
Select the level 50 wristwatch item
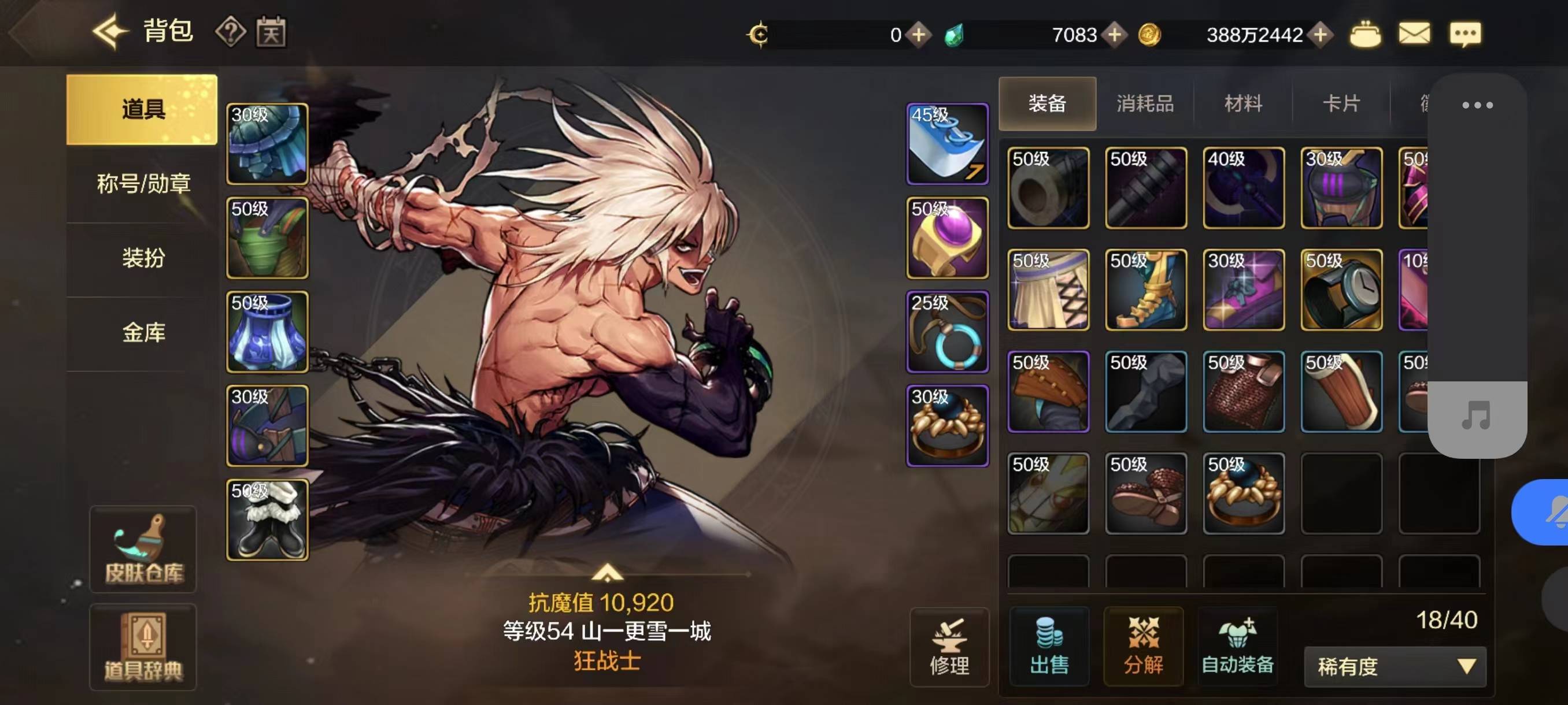coord(1341,290)
